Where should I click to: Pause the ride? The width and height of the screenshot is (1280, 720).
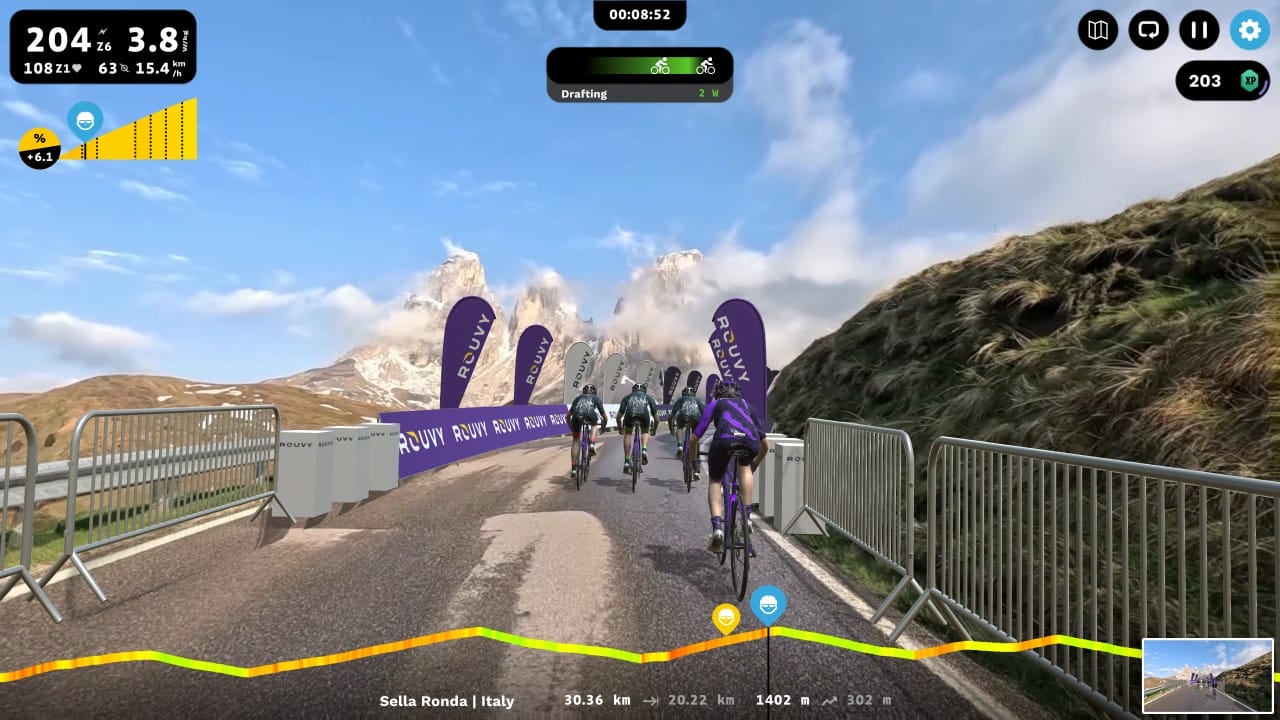(1199, 31)
